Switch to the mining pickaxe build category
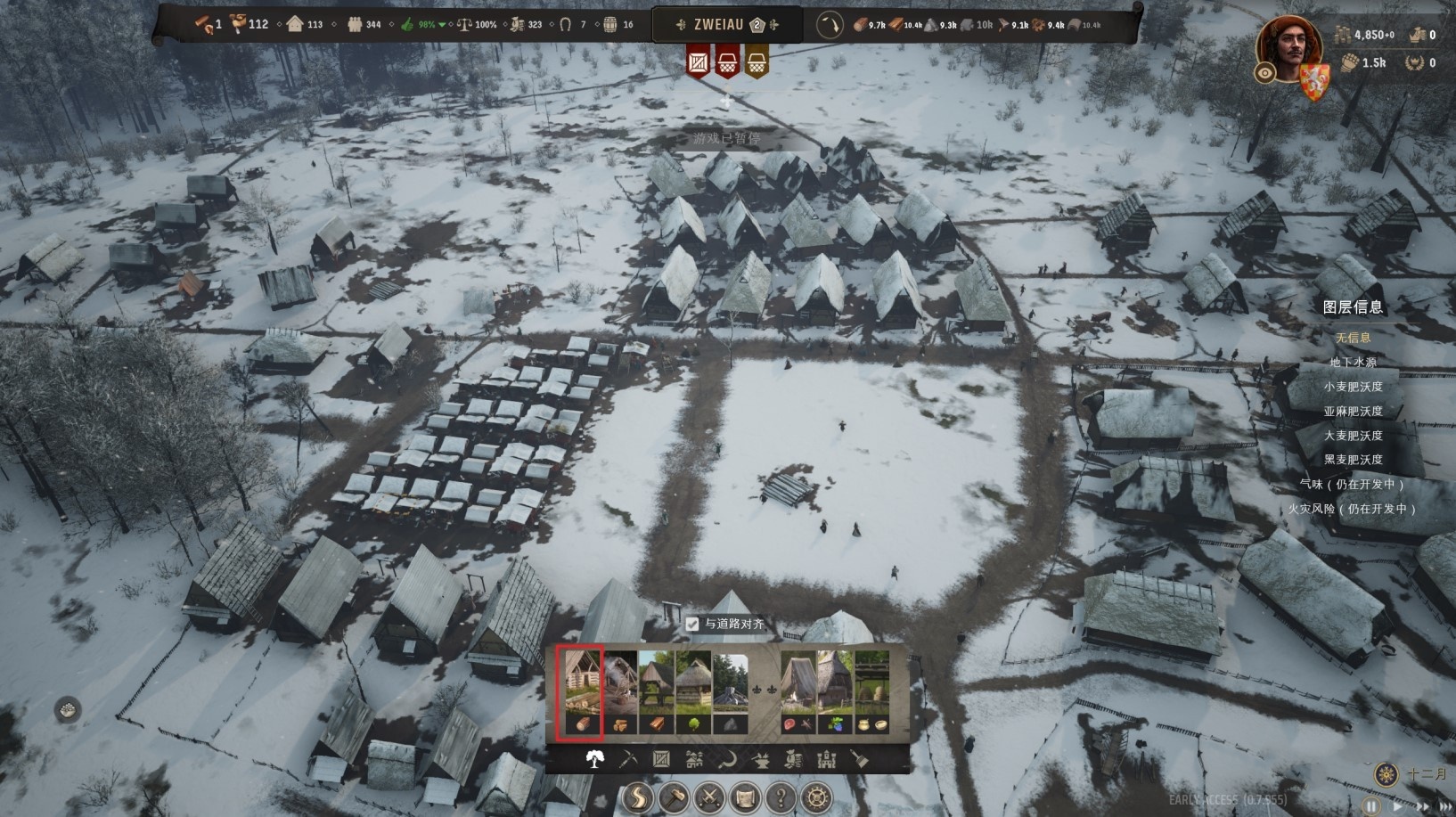The width and height of the screenshot is (1456, 817). pyautogui.click(x=627, y=759)
